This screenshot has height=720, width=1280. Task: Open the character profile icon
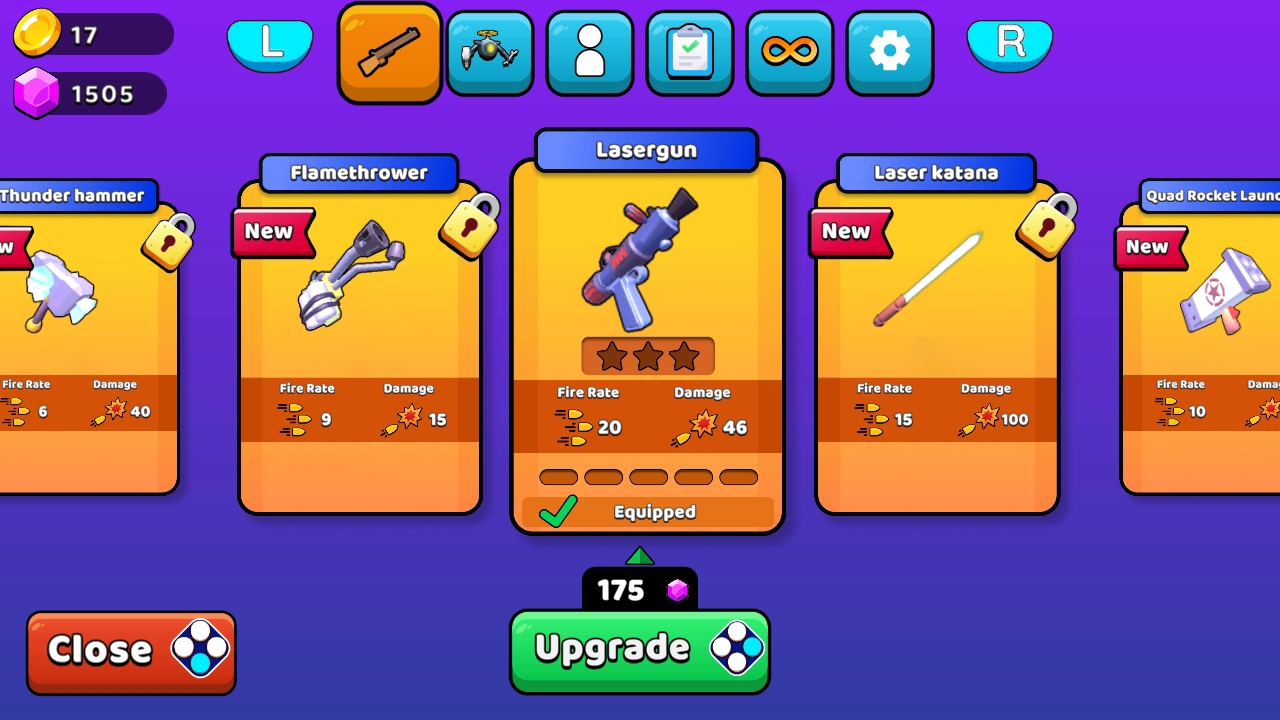pos(589,50)
